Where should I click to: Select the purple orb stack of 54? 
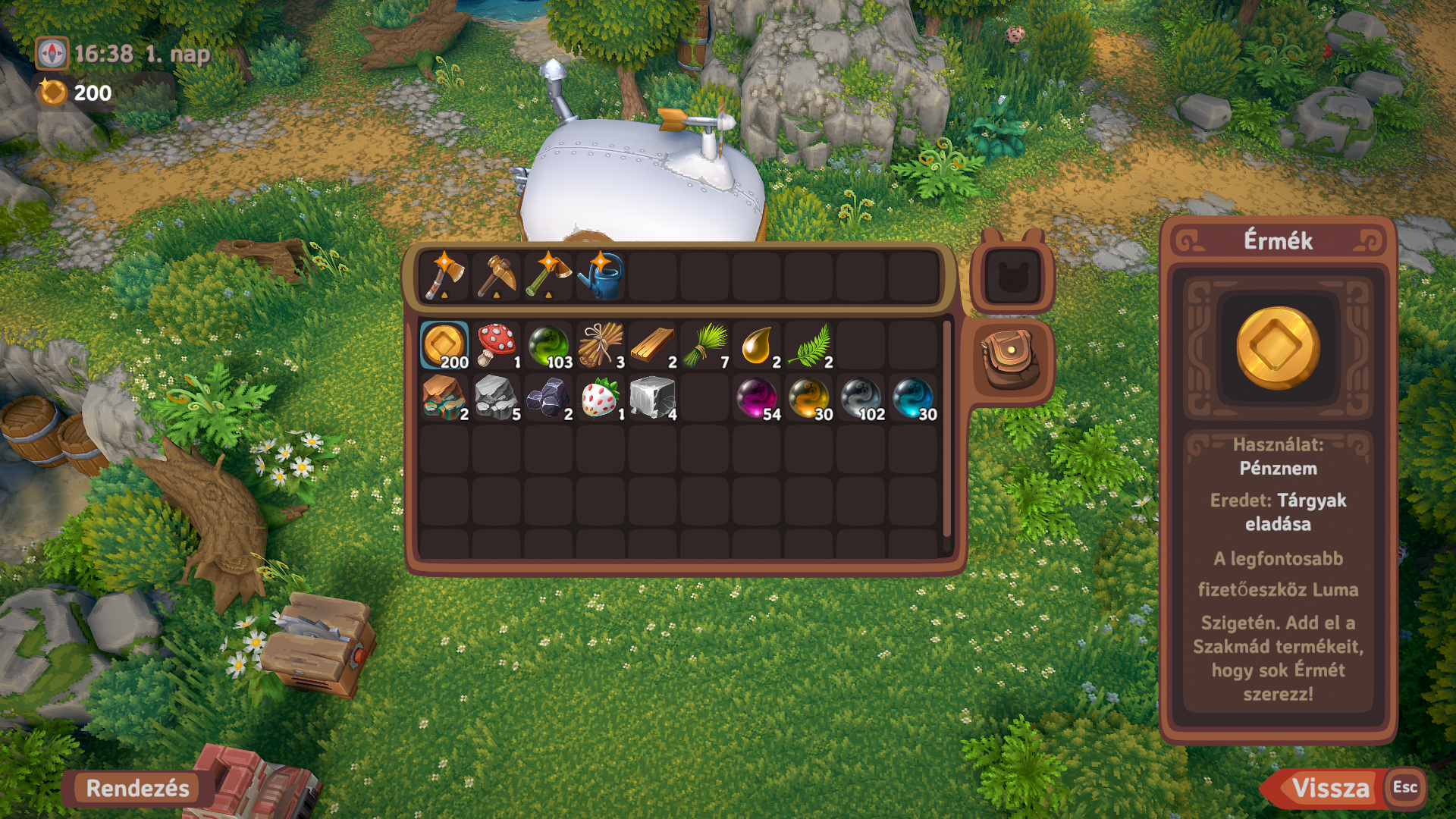(757, 397)
